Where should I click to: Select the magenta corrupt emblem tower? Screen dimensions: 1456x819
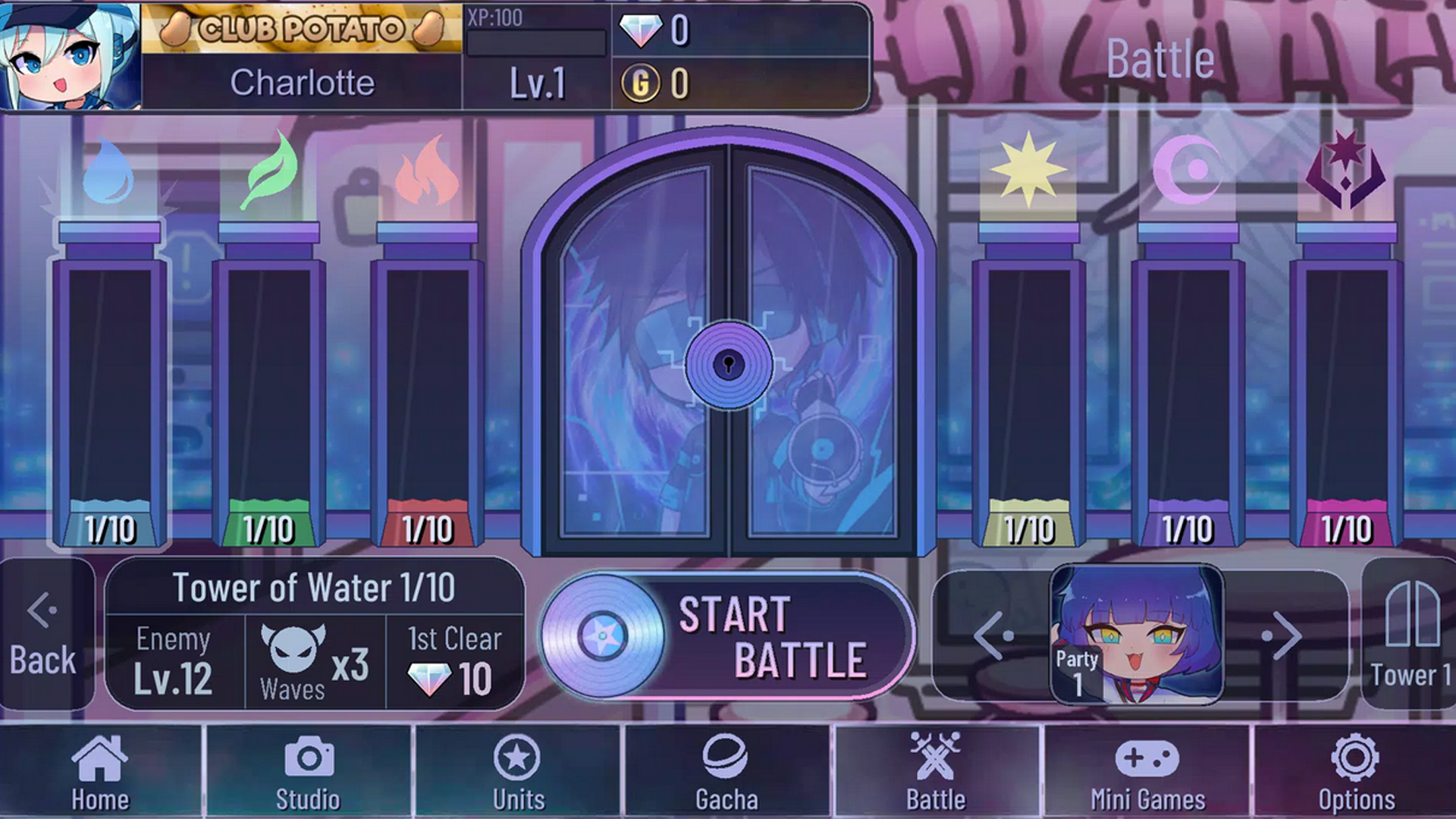[x=1346, y=379]
